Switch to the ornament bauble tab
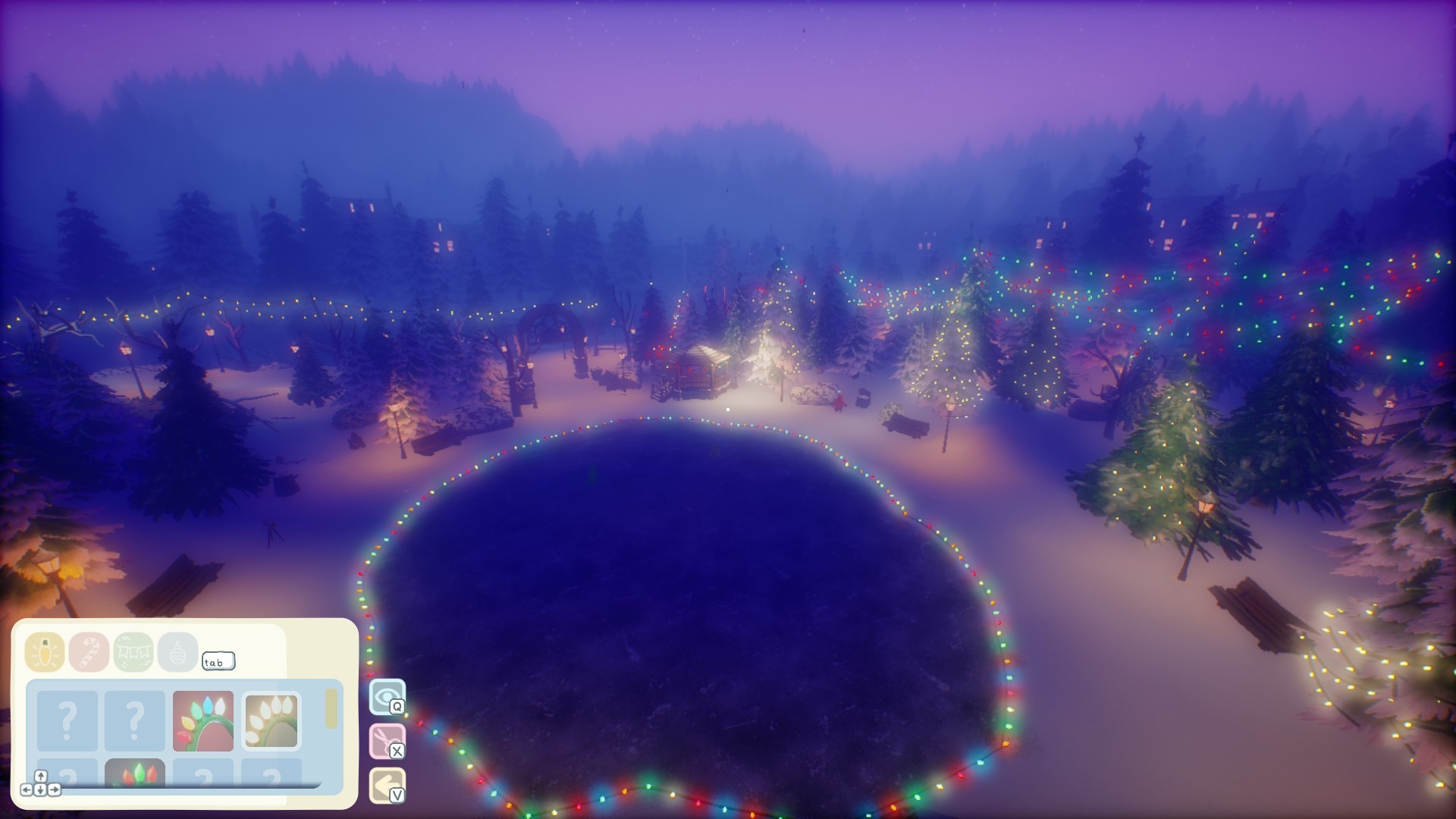The image size is (1456, 819). [177, 652]
